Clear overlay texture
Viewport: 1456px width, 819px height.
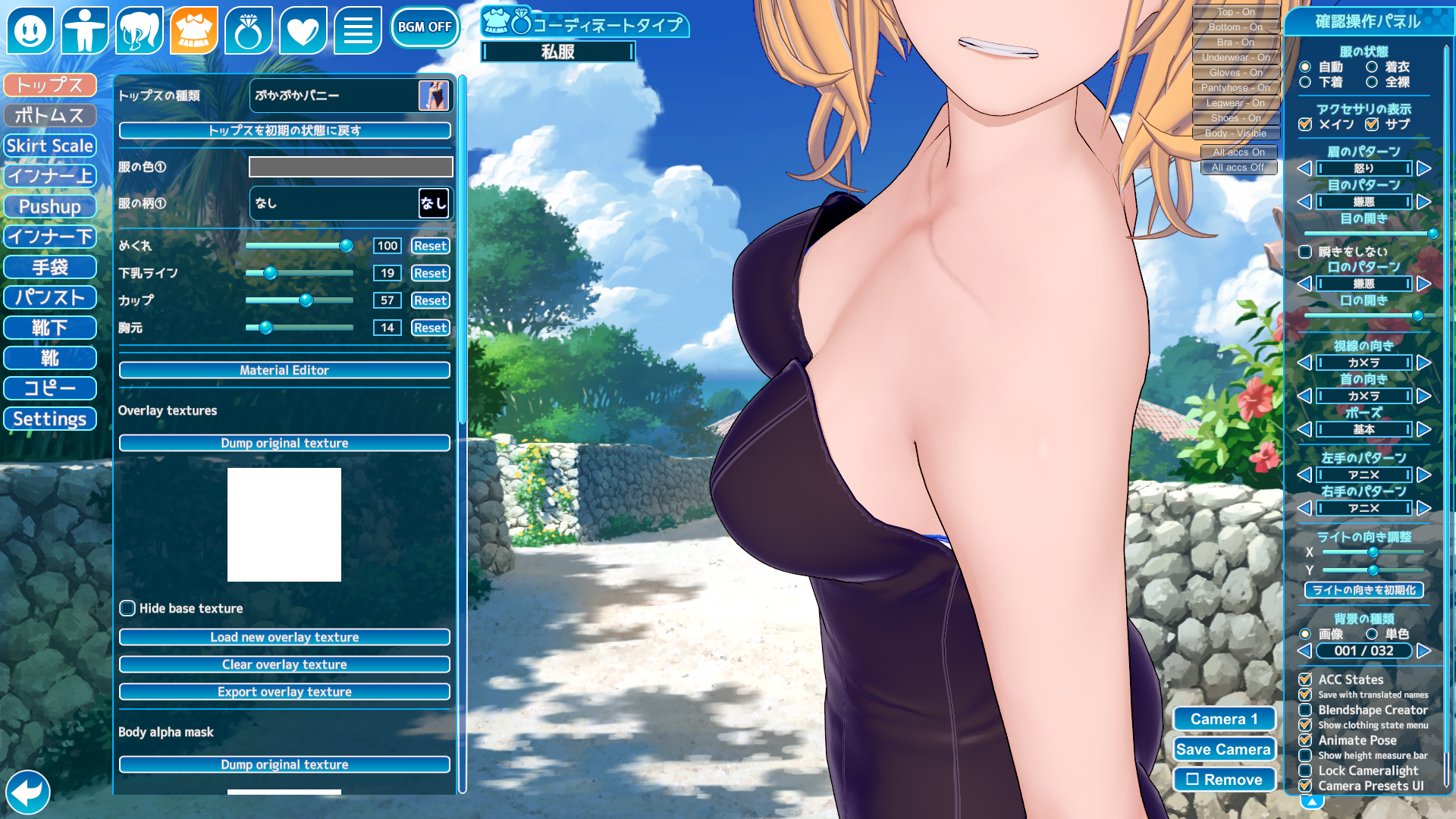click(284, 664)
